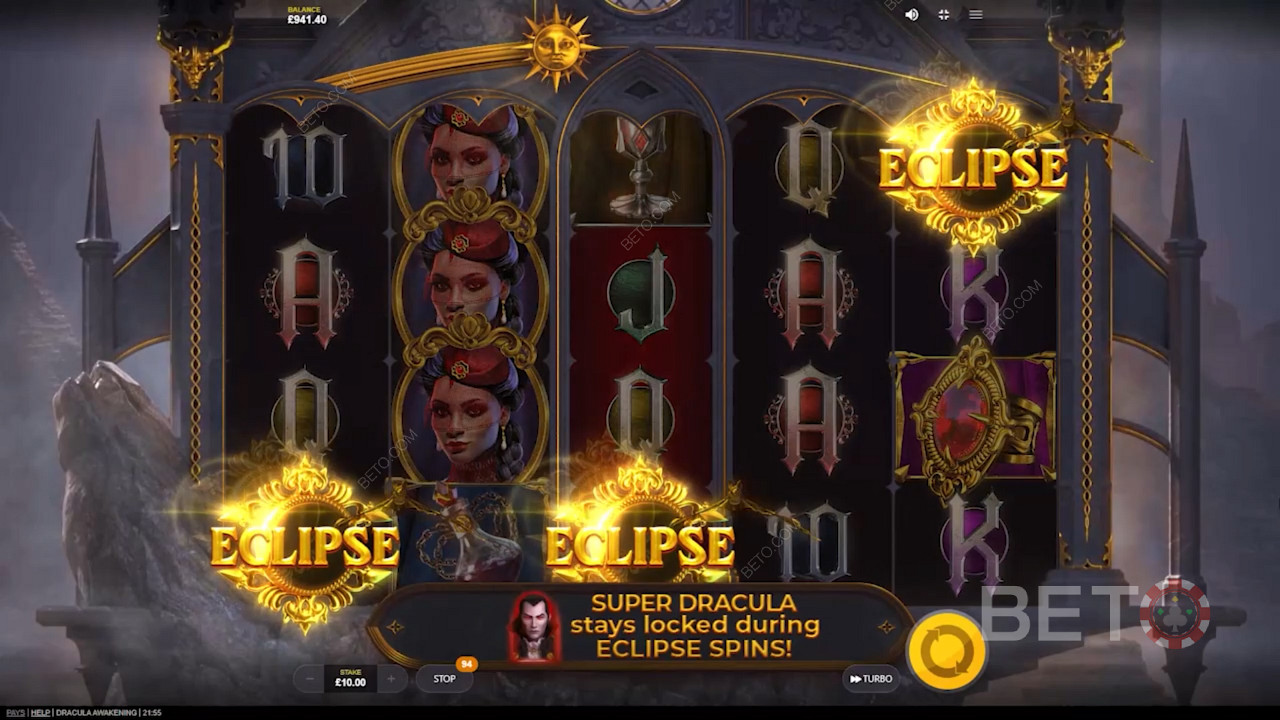Stop the autoplay spins
Screen dimensions: 1280x720
(444, 679)
